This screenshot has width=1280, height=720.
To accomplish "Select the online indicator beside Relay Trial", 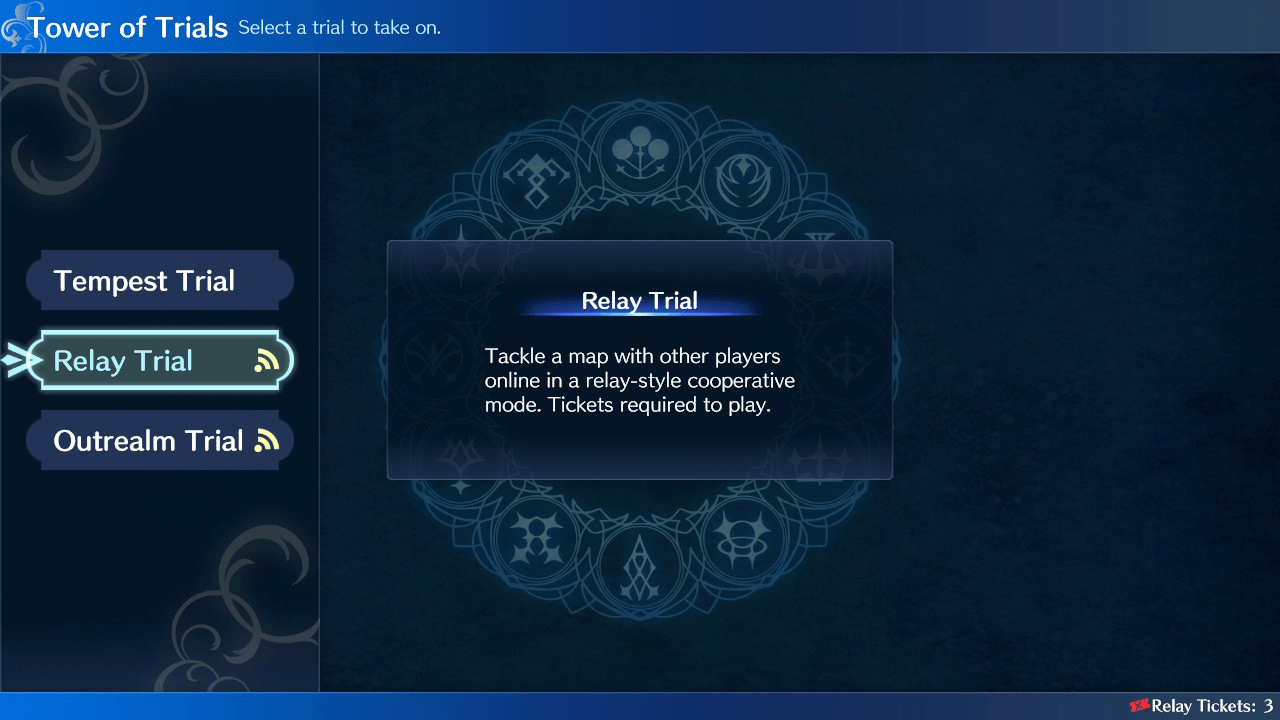I will [267, 360].
